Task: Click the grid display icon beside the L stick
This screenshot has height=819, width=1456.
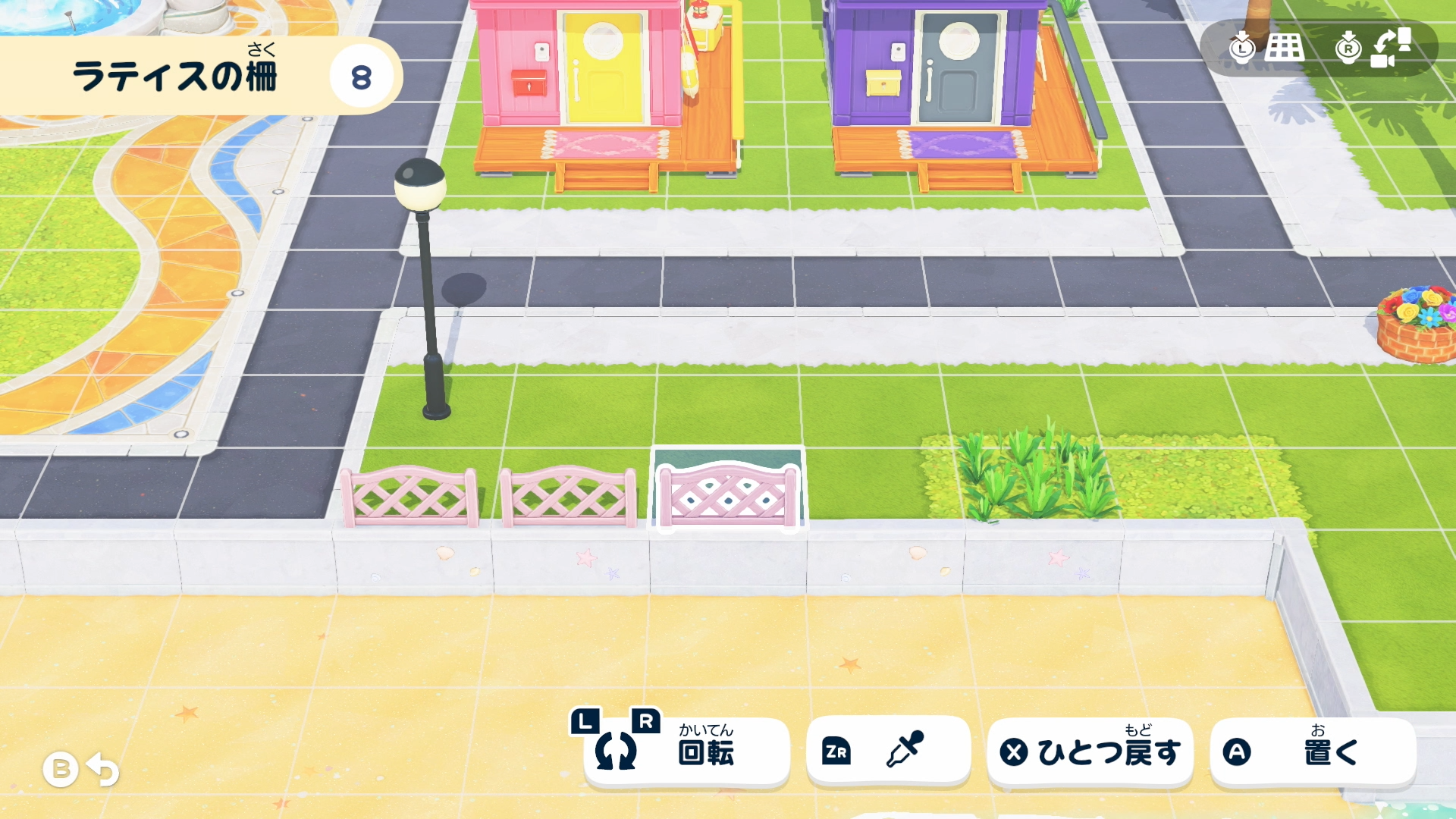Action: pos(1284,49)
